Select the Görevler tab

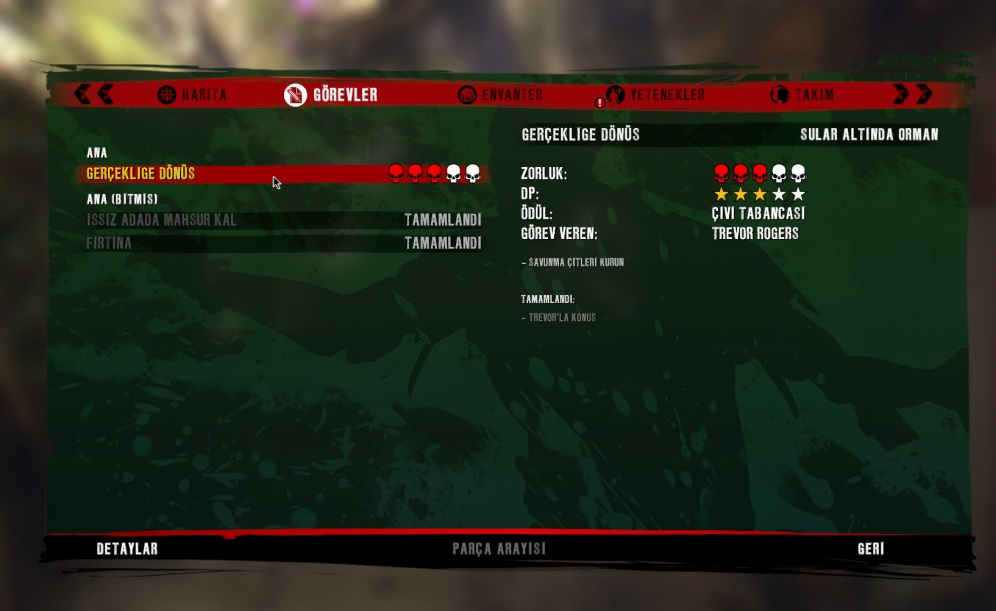tap(332, 95)
